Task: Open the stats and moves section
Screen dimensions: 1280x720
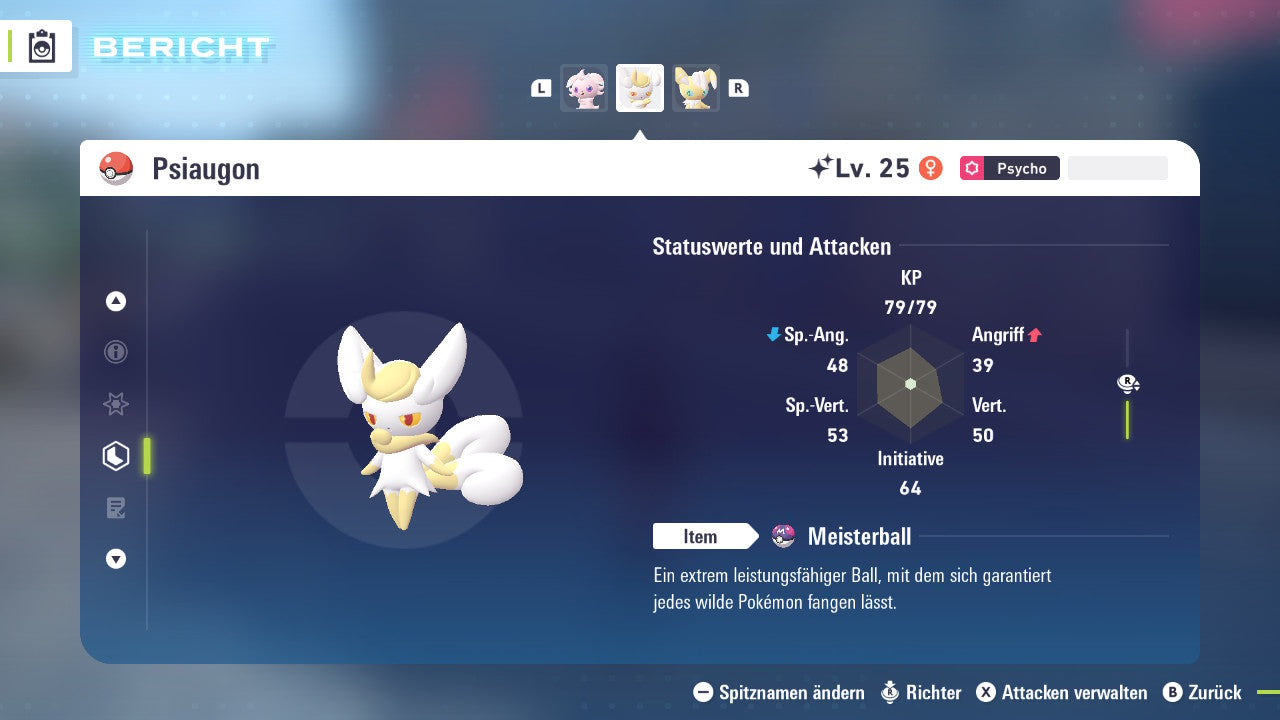Action: click(116, 456)
